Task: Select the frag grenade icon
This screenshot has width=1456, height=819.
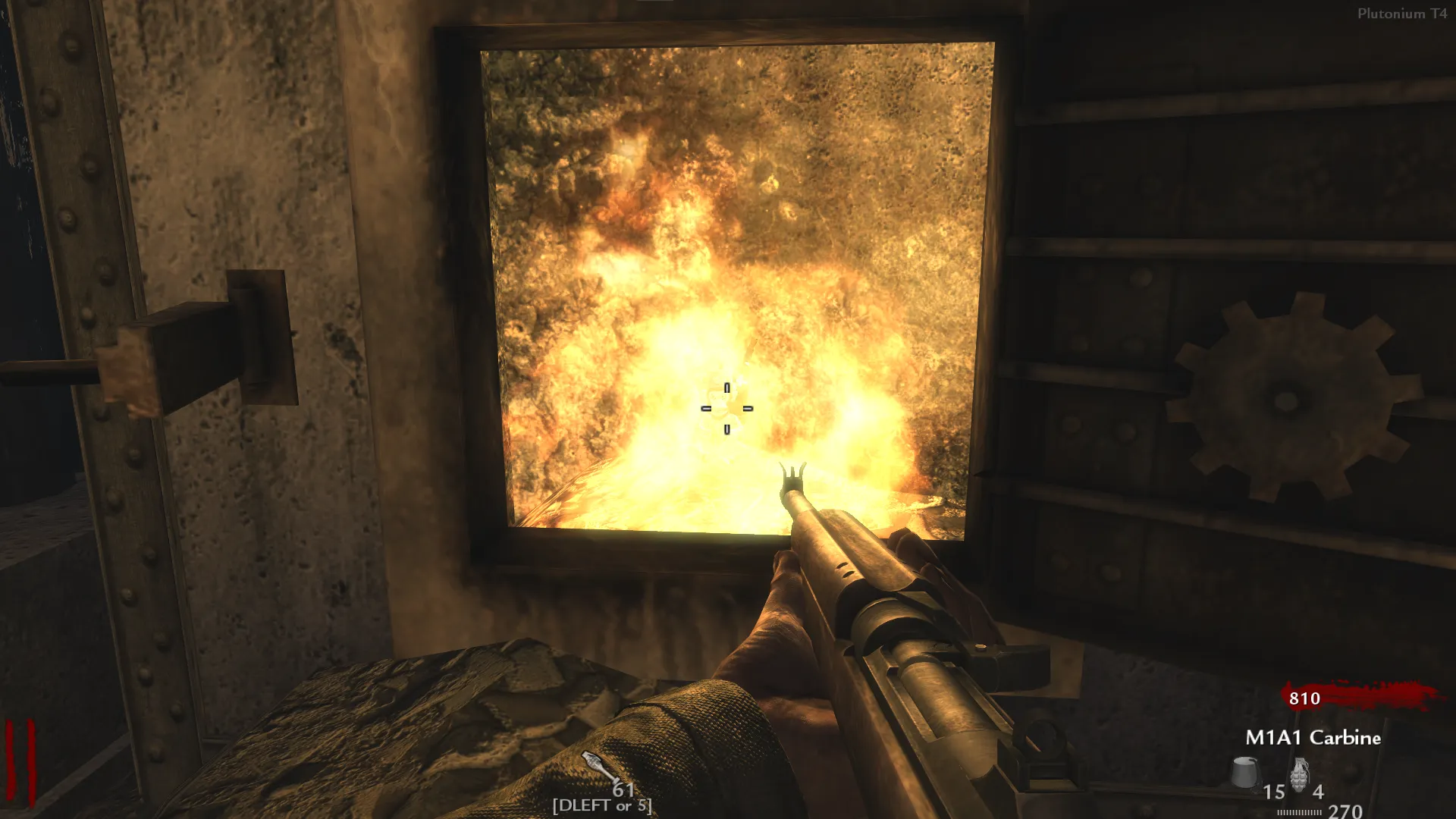Action: click(1300, 775)
